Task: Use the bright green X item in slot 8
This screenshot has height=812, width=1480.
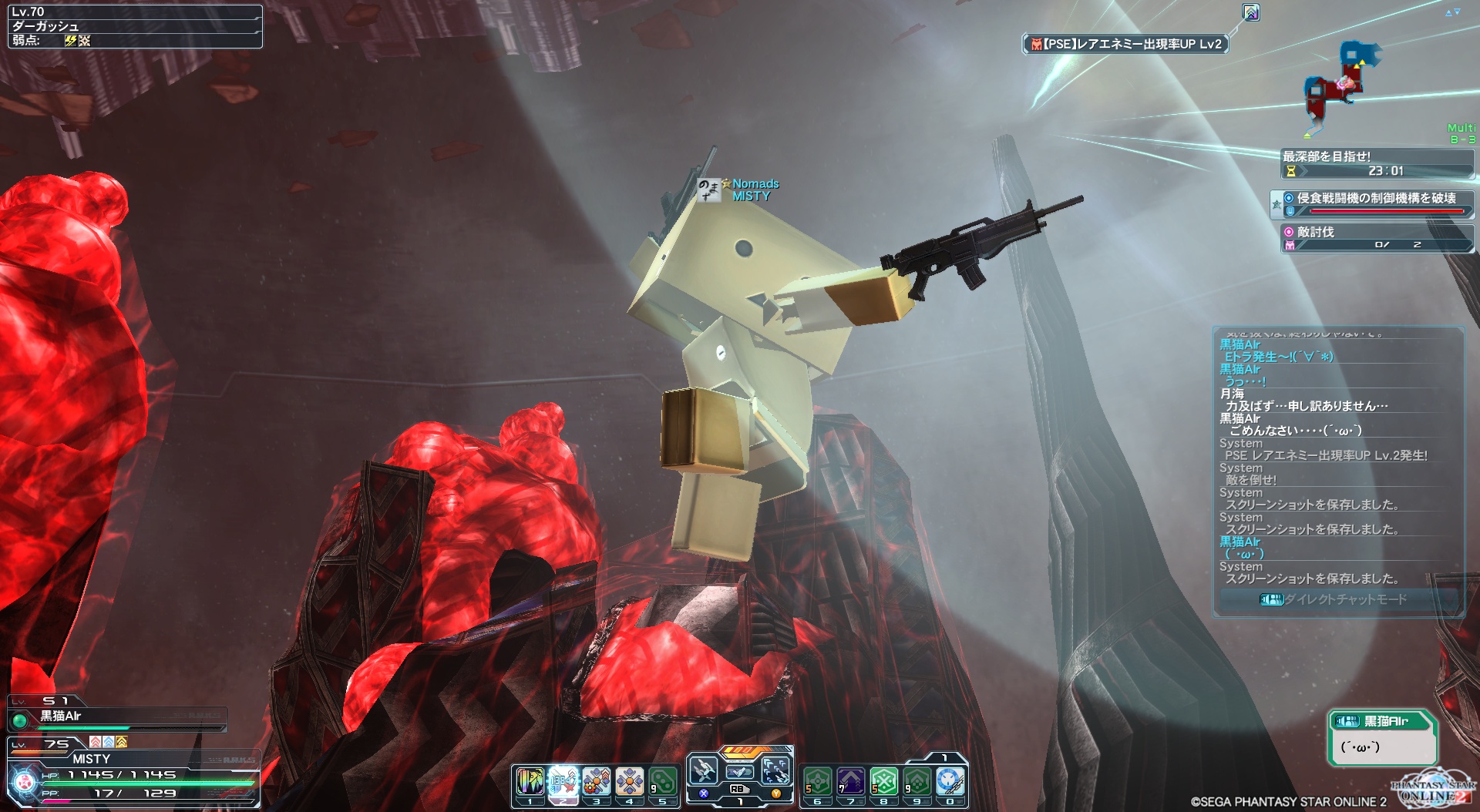Action: [884, 782]
